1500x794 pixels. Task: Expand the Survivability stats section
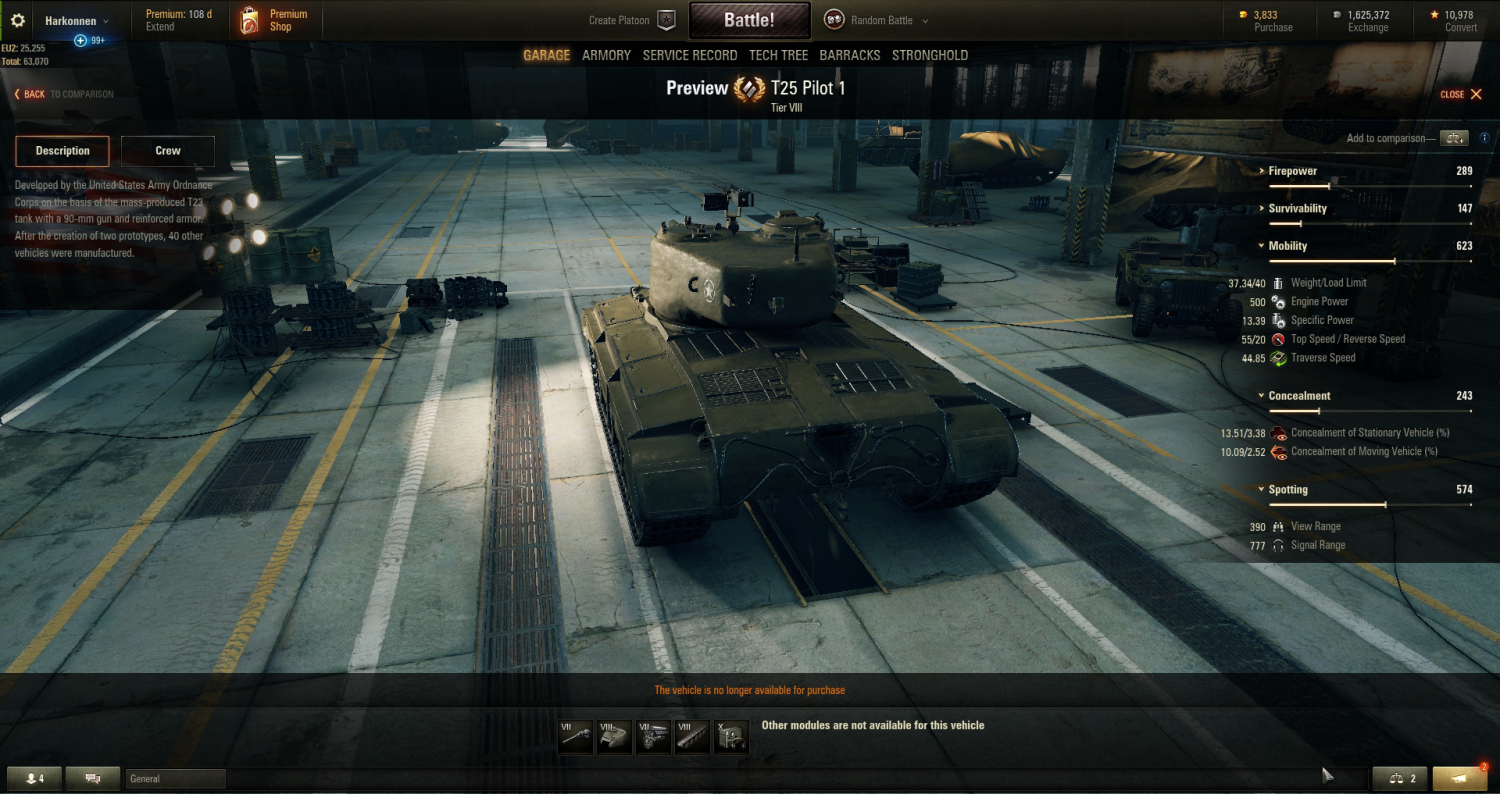point(1297,208)
